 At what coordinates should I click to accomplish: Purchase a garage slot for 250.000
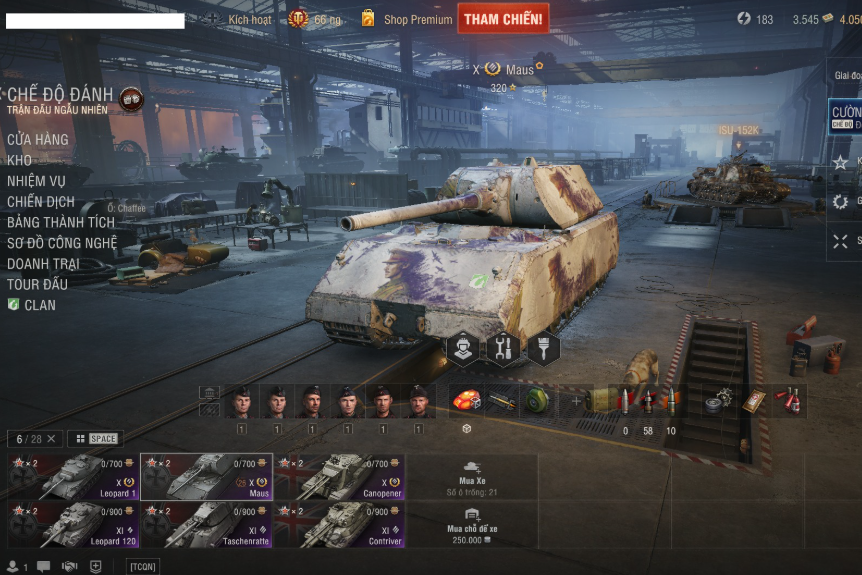coord(472,526)
